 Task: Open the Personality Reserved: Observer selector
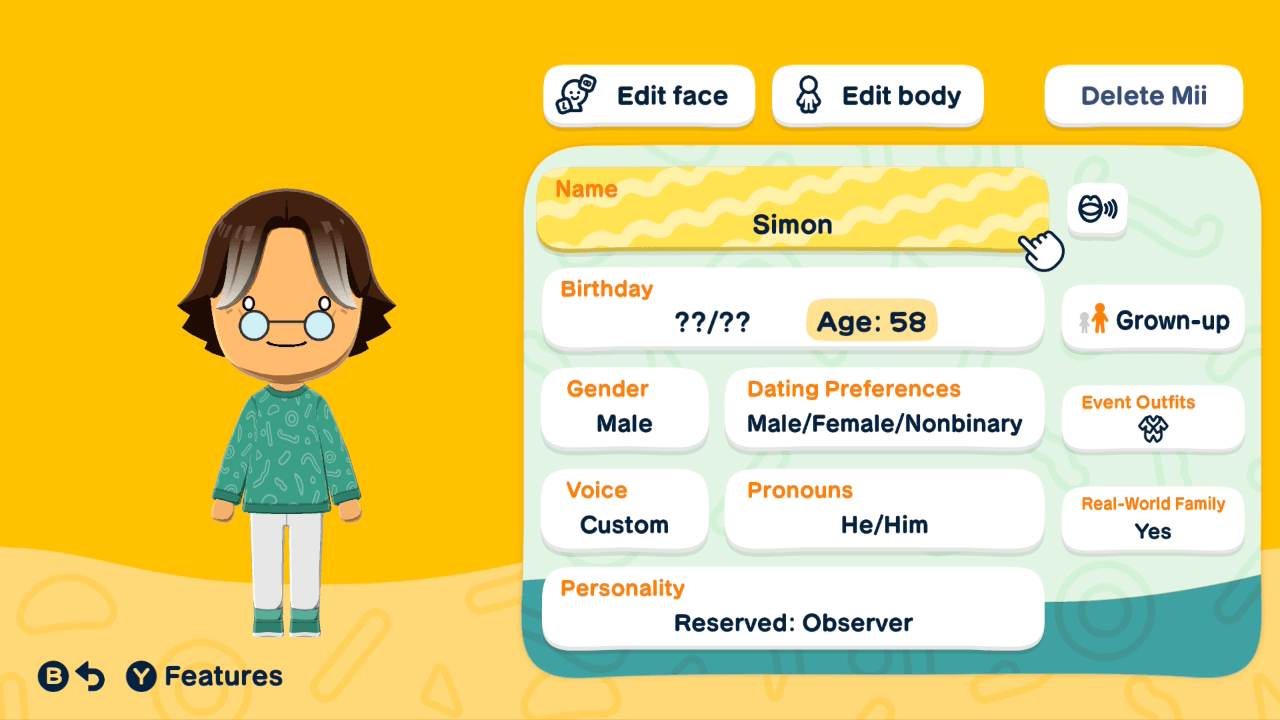[x=792, y=608]
